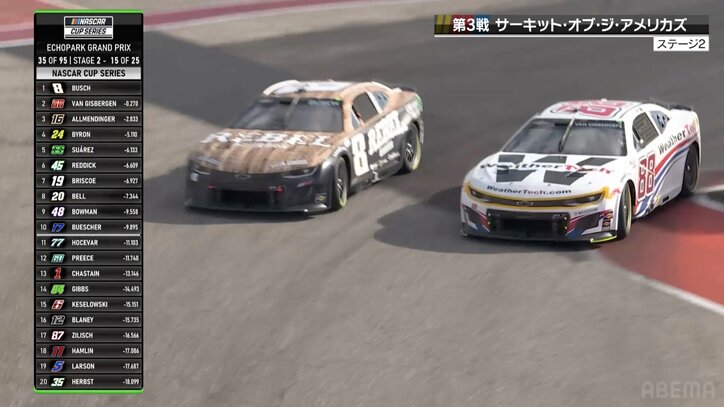Pick Chastain's row in the leaderboard
Screen dimensions: 724x407
(88, 273)
